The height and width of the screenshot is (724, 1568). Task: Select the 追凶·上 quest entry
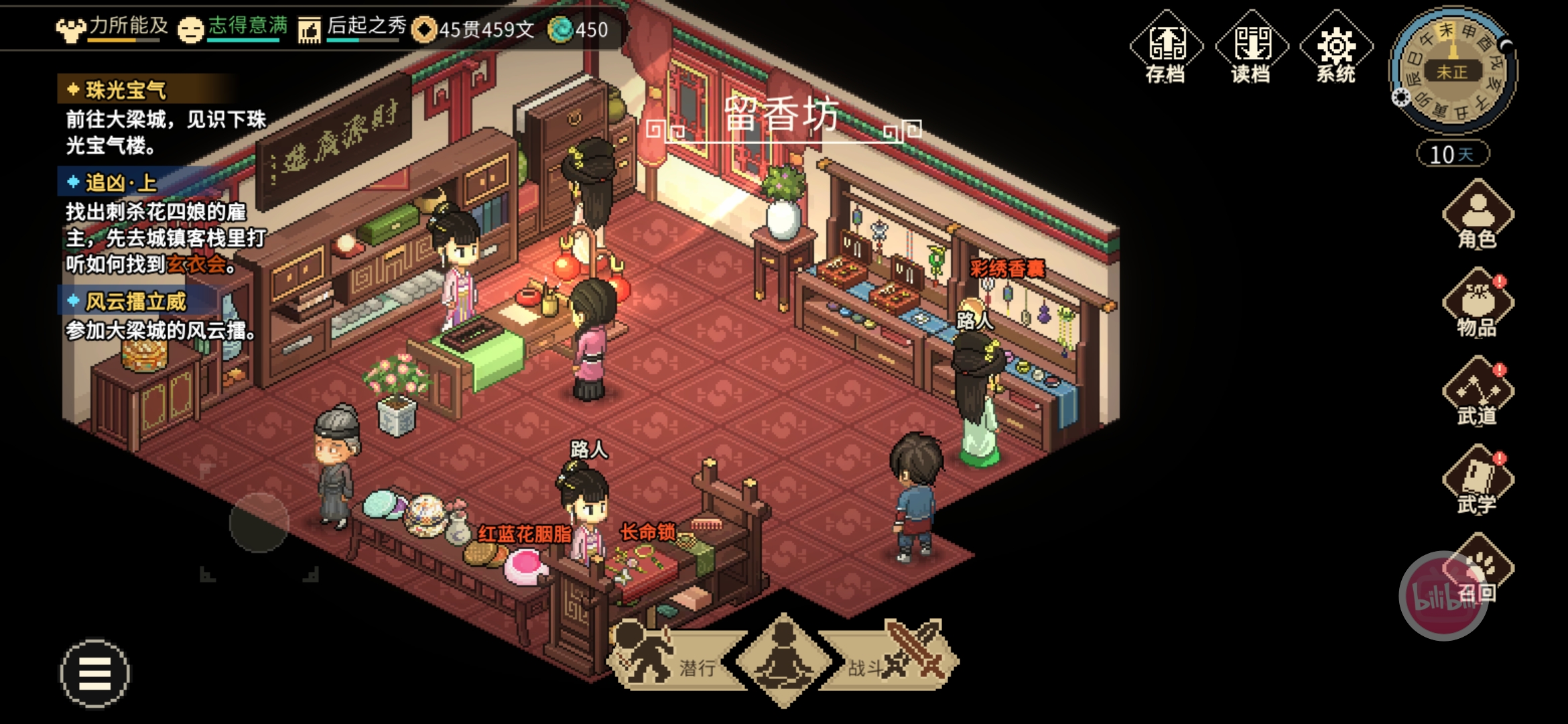coord(121,182)
